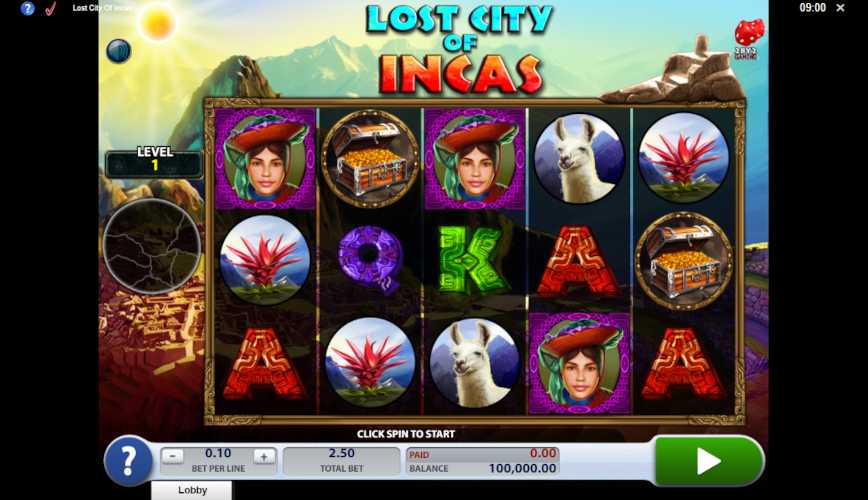Image resolution: width=868 pixels, height=500 pixels.
Task: Decrease bet per line with the minus button
Action: 173,456
